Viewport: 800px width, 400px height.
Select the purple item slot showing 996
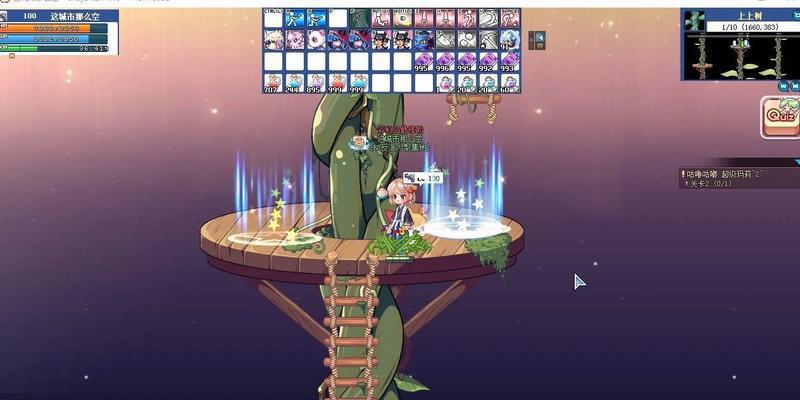pyautogui.click(x=445, y=62)
